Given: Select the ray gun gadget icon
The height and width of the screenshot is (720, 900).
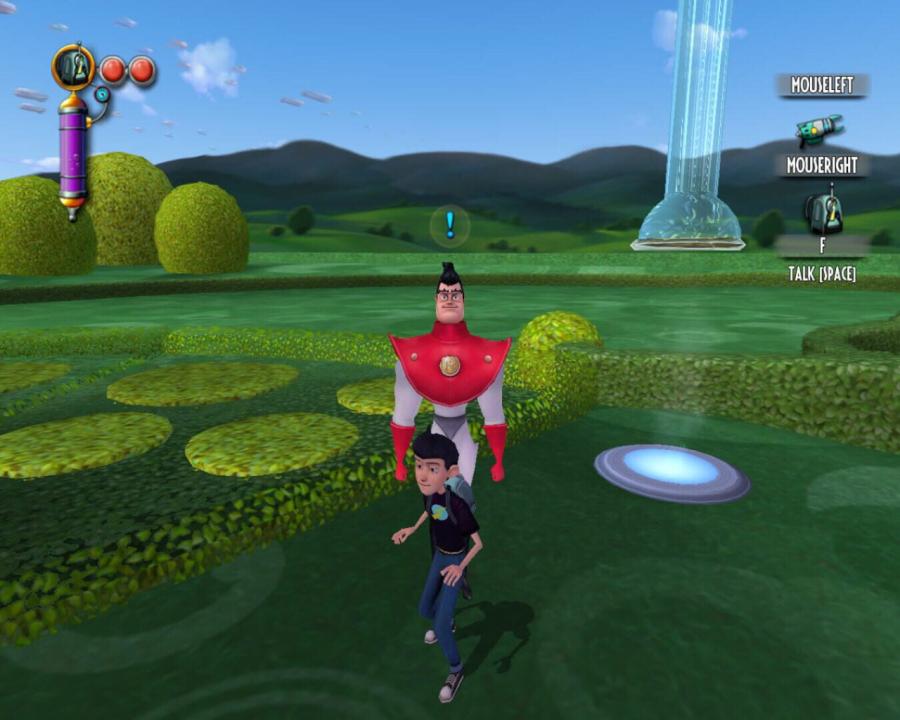Looking at the screenshot, I should 819,130.
